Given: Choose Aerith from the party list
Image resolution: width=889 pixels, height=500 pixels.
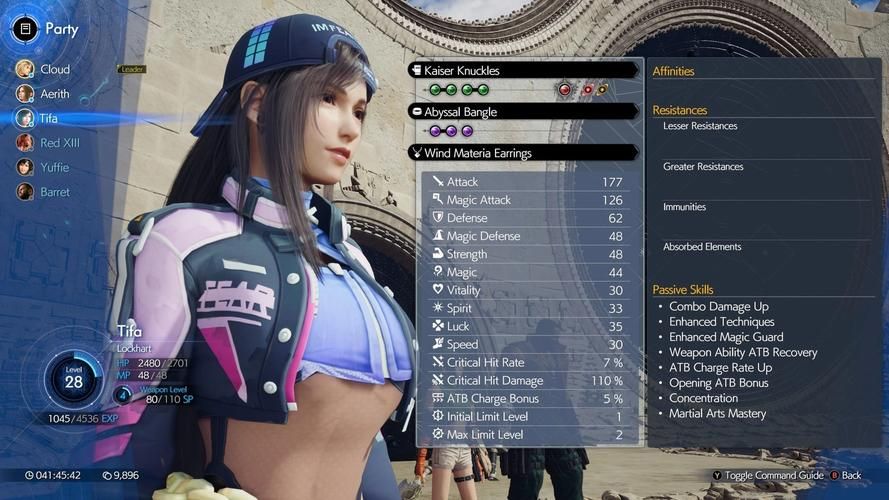Looking at the screenshot, I should tap(54, 93).
